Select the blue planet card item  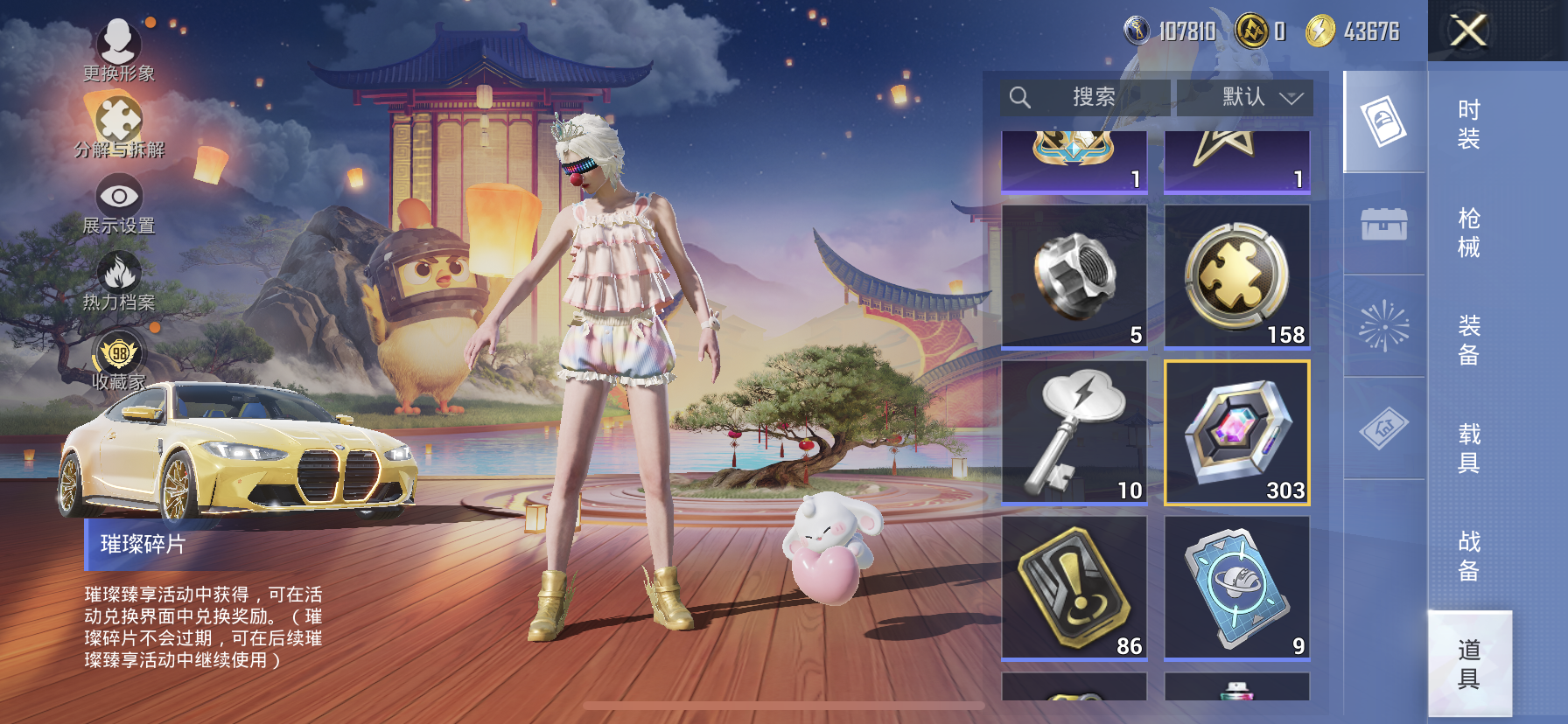point(1236,588)
